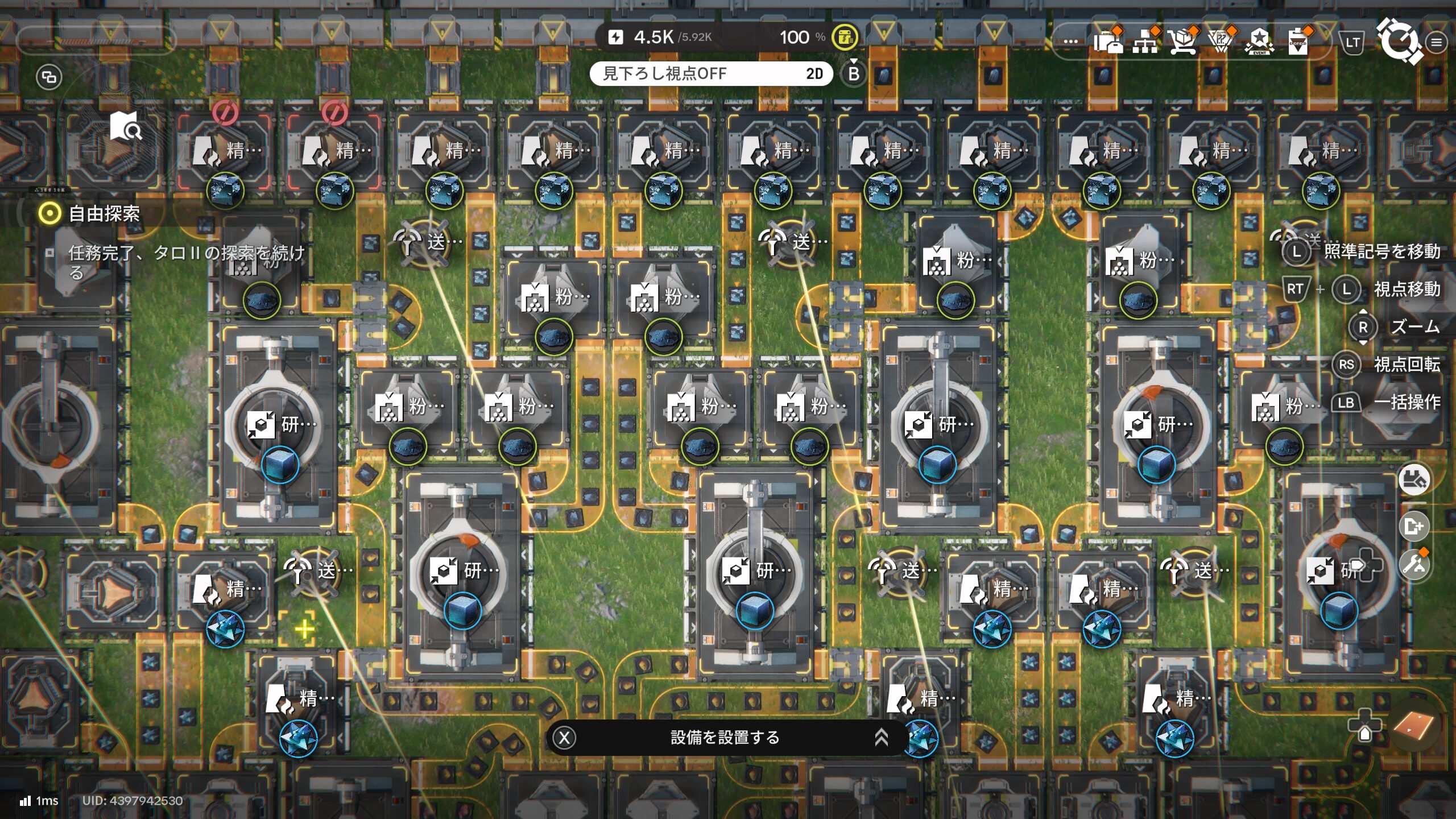The image size is (1456, 819).
Task: Open the shopping cart store icon
Action: coord(1183,41)
